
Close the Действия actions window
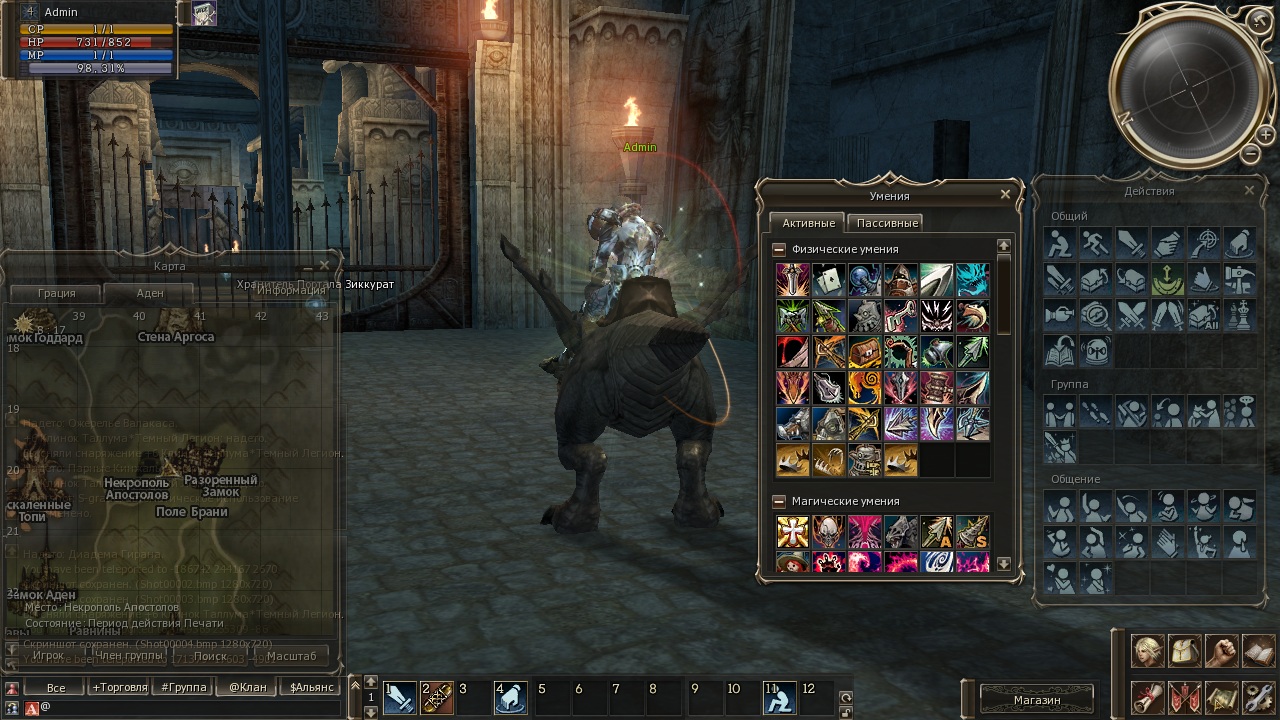(x=1249, y=190)
